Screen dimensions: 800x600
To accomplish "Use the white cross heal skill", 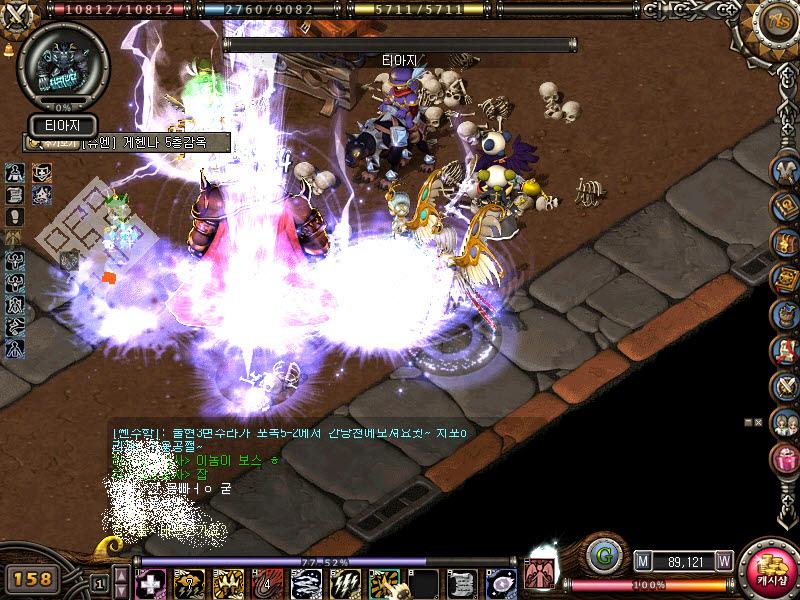I will 151,583.
